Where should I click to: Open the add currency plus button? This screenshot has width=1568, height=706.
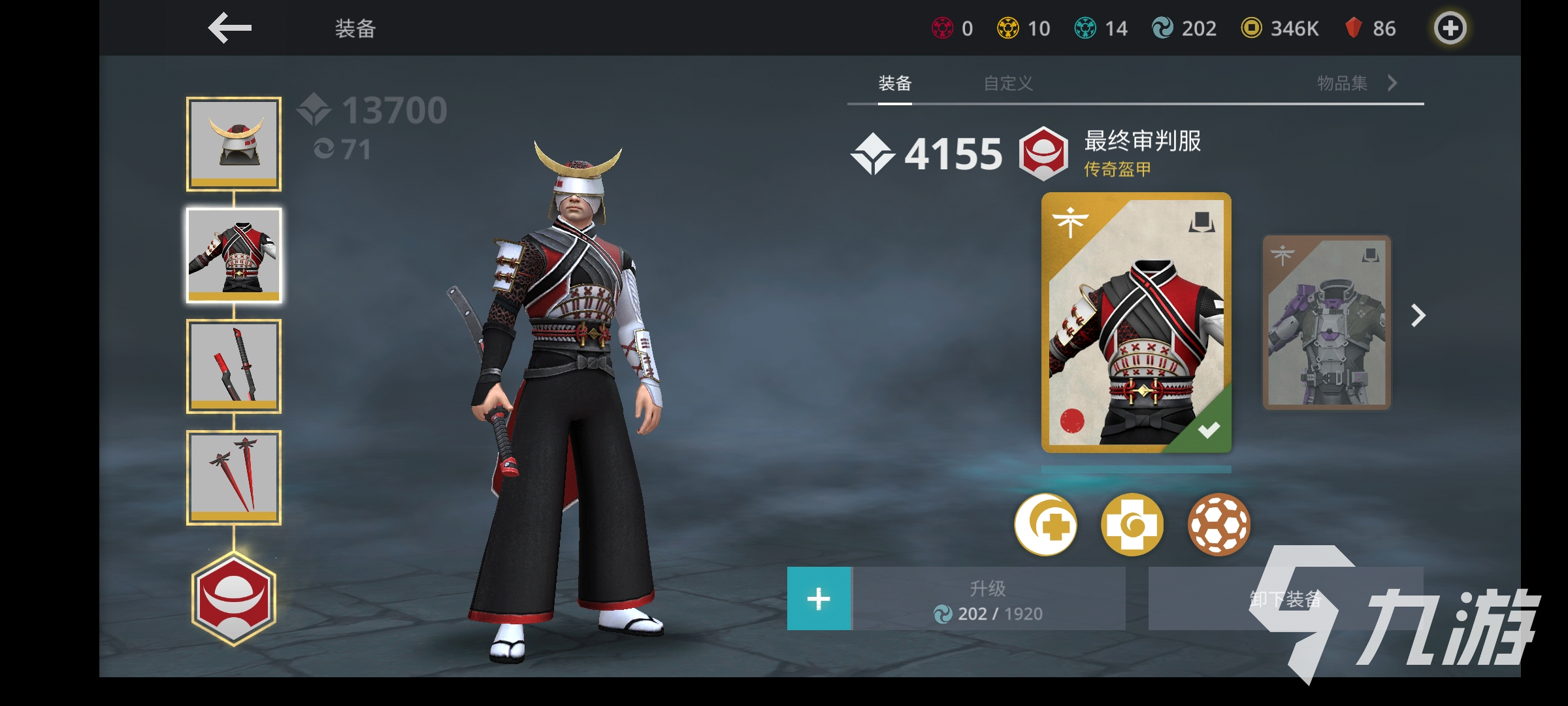click(x=1450, y=28)
